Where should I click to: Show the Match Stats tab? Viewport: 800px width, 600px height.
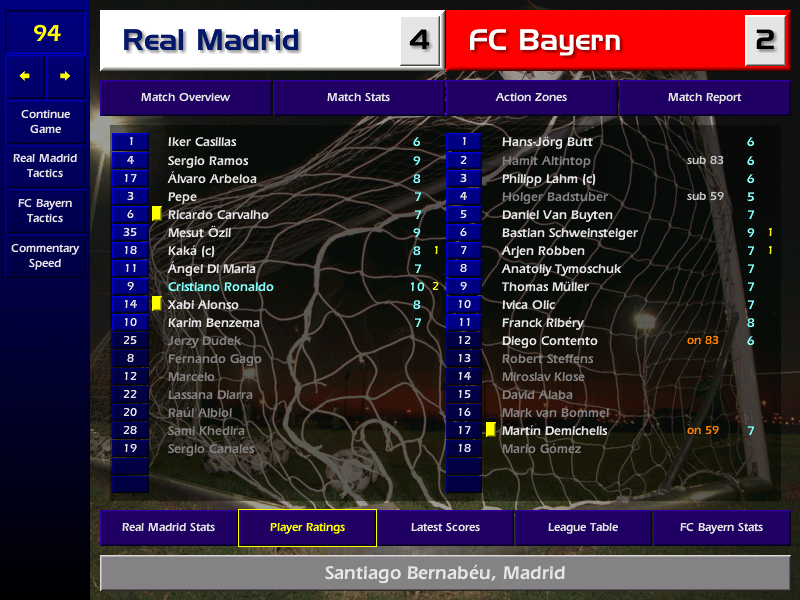[x=358, y=98]
